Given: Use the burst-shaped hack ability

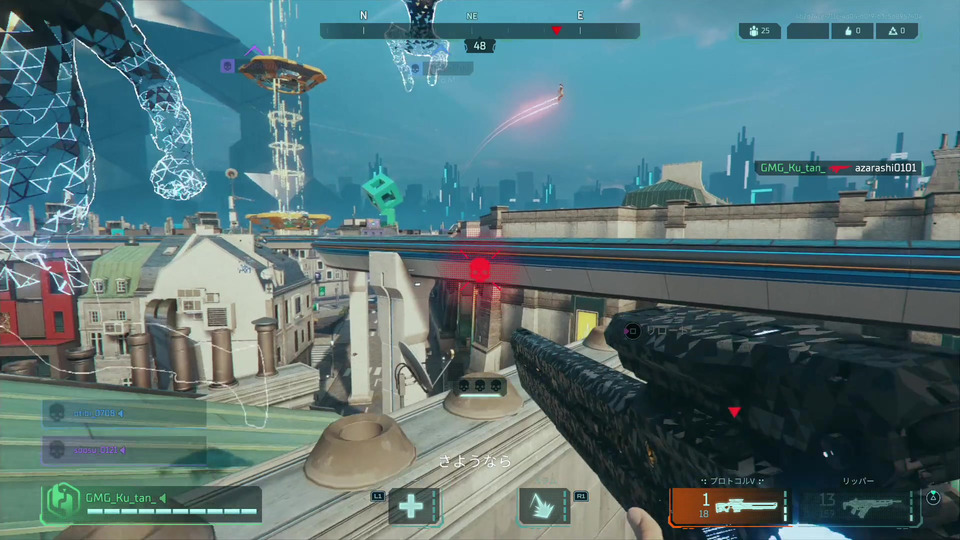Looking at the screenshot, I should [x=544, y=507].
